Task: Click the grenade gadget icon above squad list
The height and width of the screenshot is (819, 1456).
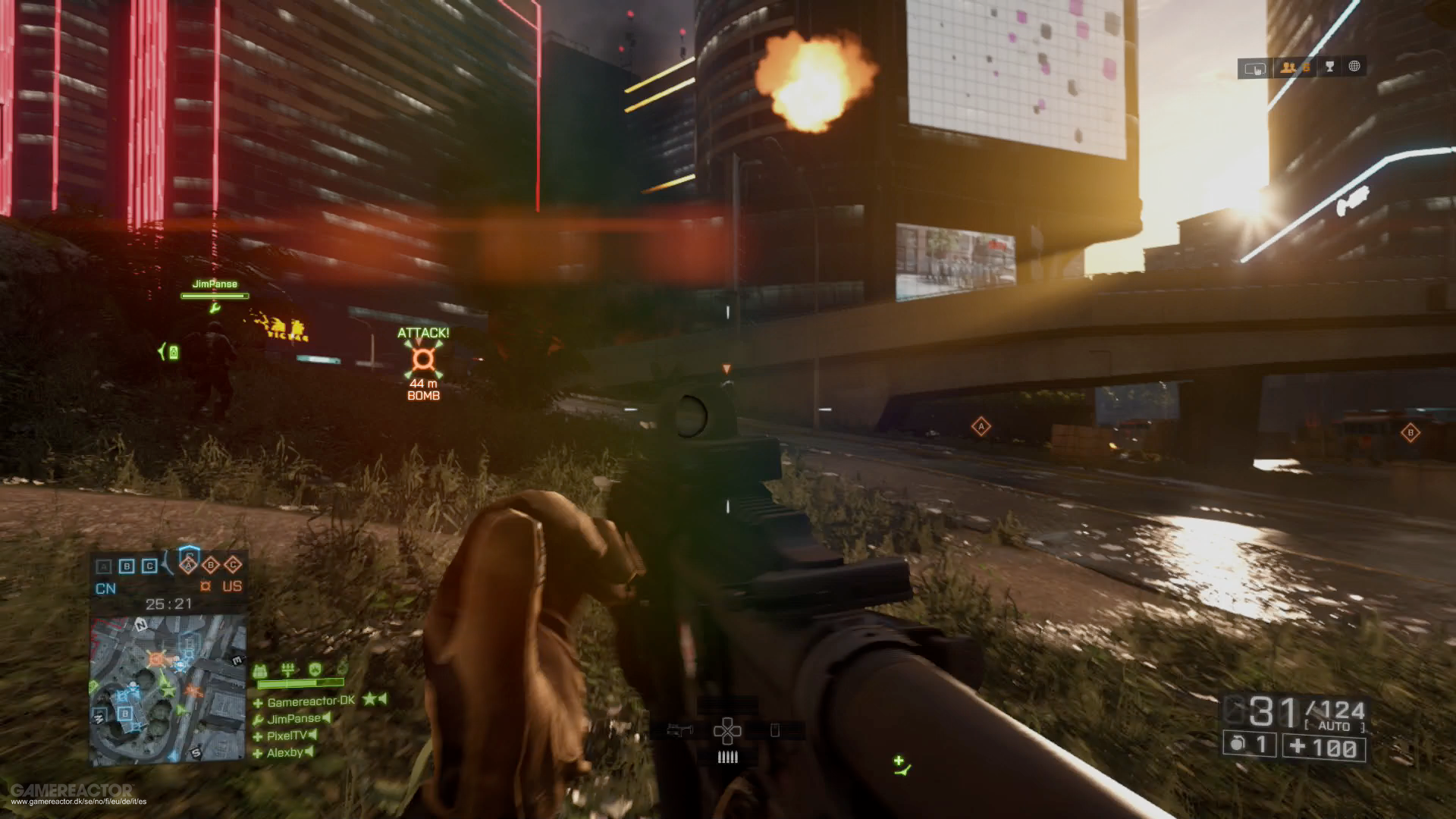Action: (x=342, y=668)
